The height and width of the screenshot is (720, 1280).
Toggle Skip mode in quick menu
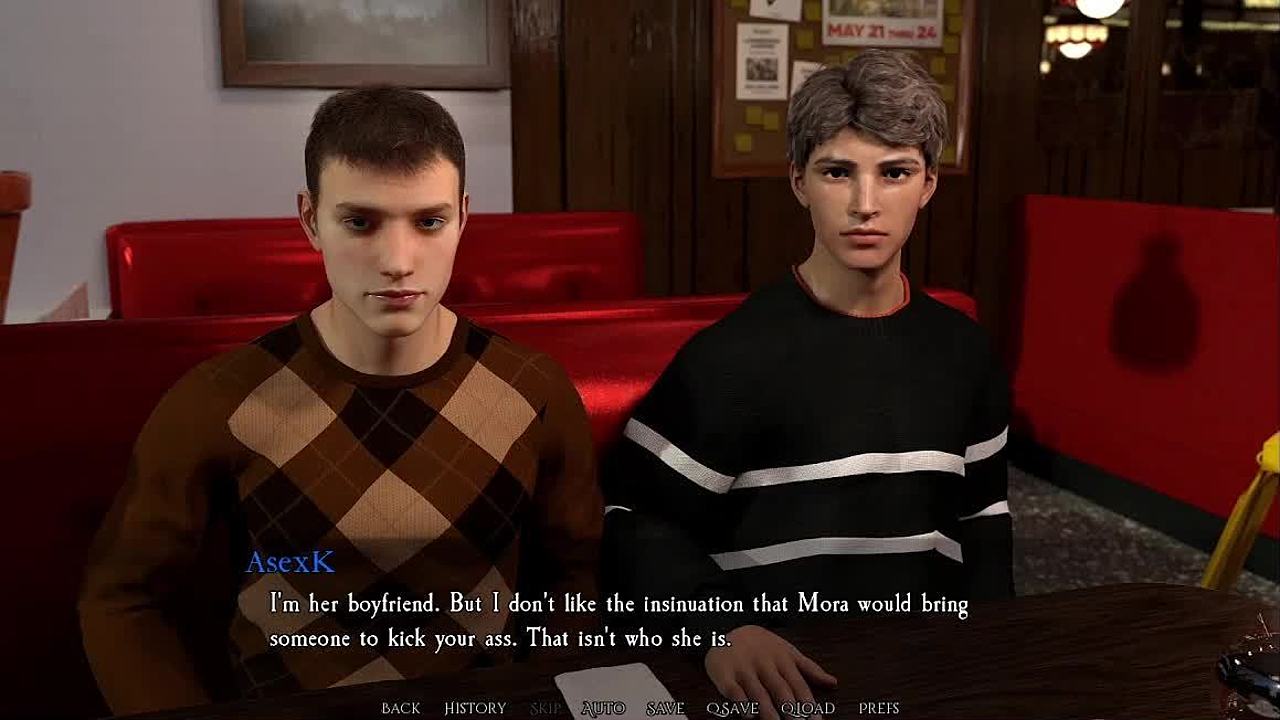(546, 708)
